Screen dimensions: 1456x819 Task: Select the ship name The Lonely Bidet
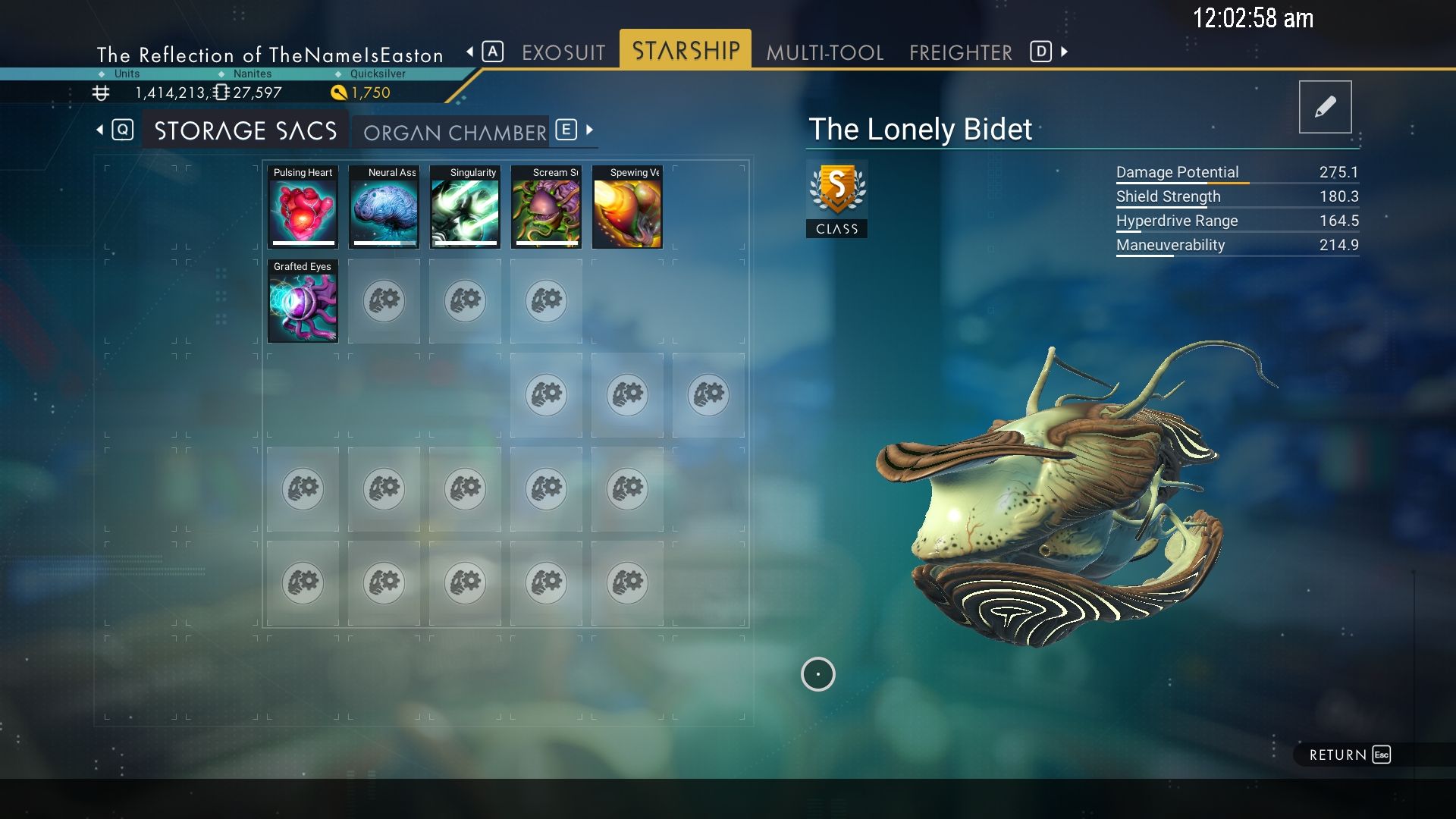[920, 129]
